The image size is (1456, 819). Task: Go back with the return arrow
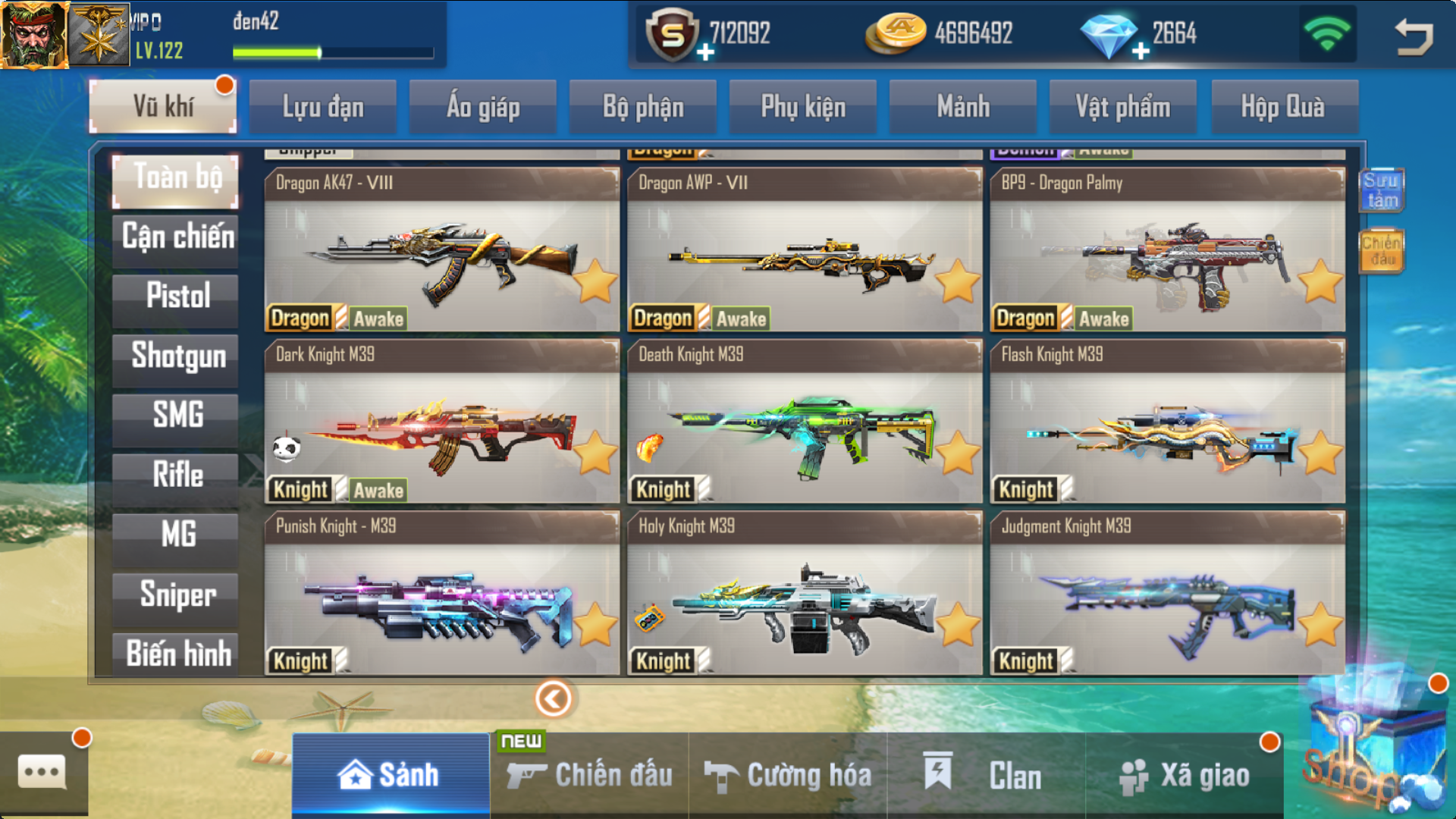tap(1414, 36)
